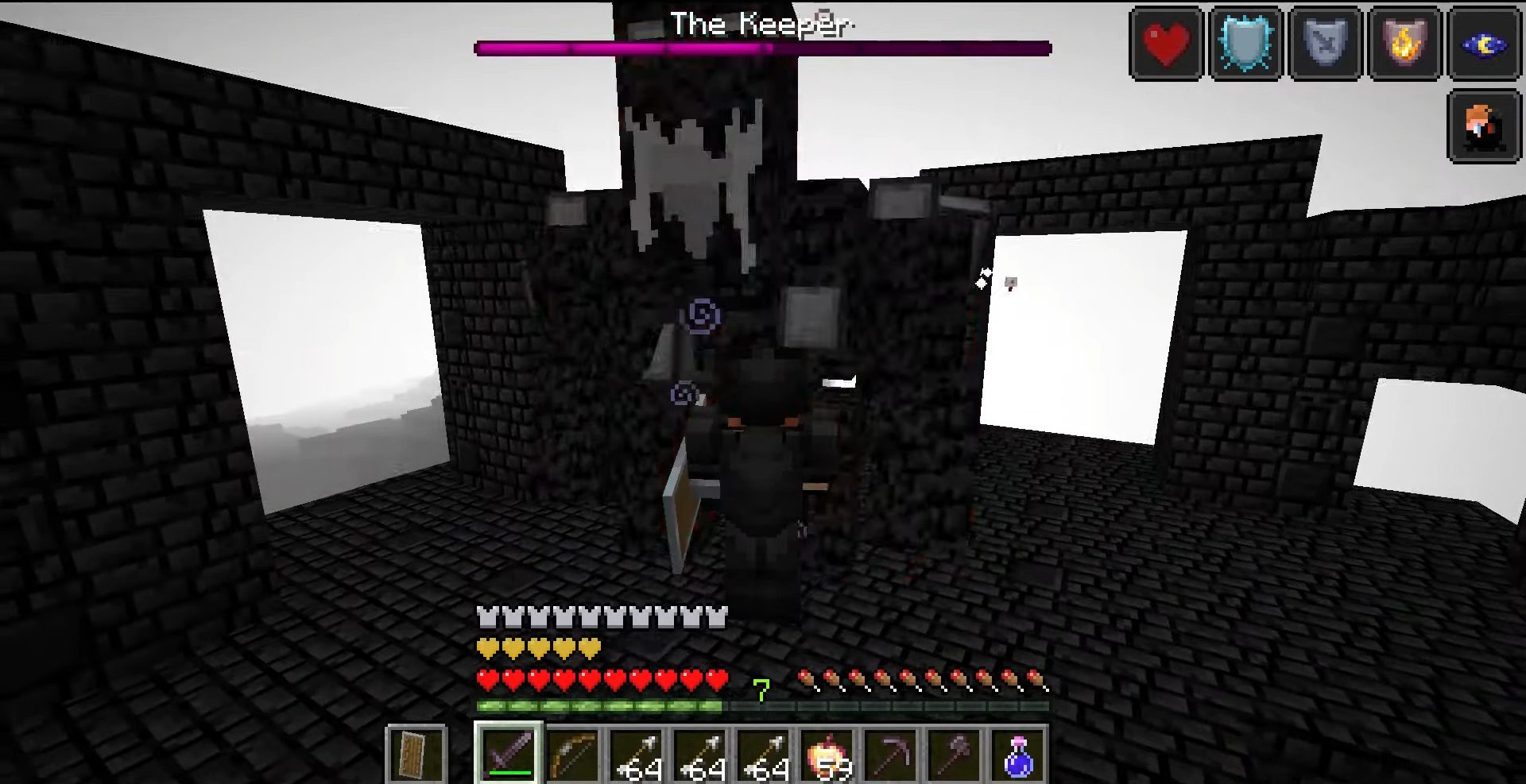Click the fiery shield status effect icon
The height and width of the screenshot is (784, 1526).
1405,41
